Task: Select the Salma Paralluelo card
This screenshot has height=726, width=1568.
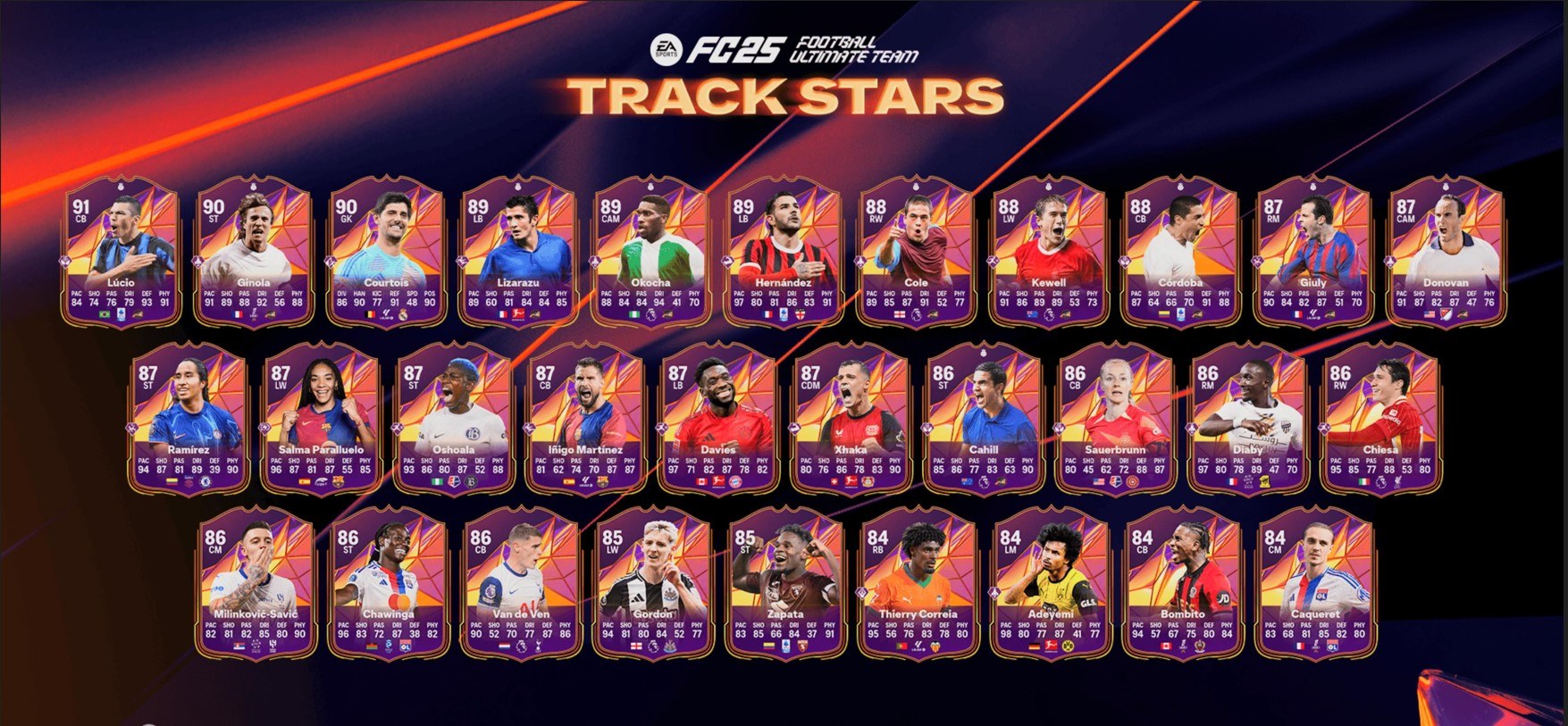Action: [320, 418]
